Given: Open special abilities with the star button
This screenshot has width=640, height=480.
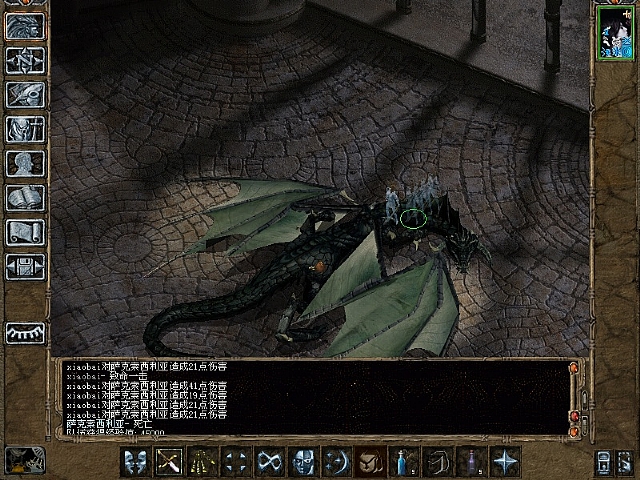Looking at the screenshot, I should point(507,462).
